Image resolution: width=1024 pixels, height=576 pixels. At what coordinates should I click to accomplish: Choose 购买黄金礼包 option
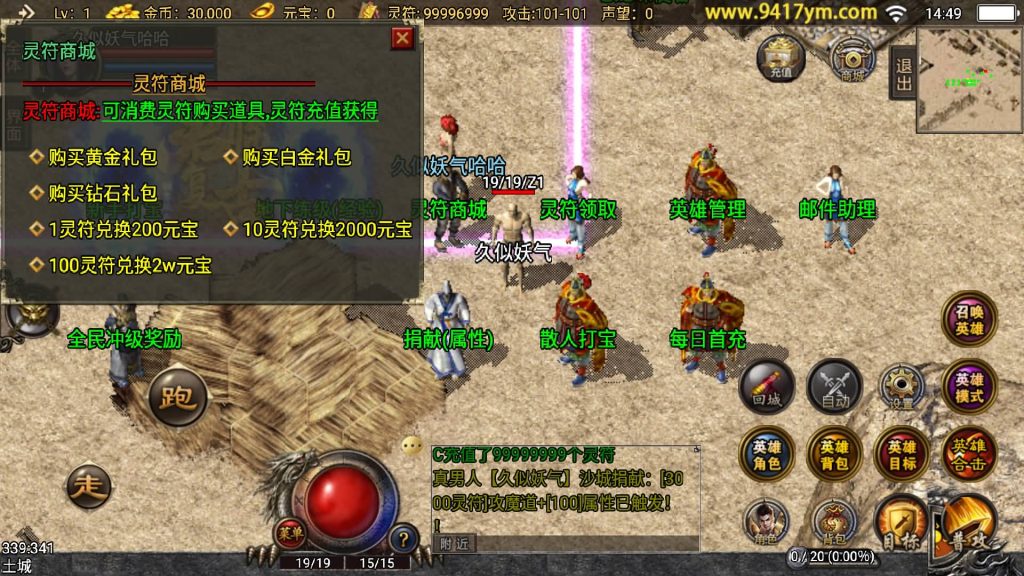(x=102, y=157)
